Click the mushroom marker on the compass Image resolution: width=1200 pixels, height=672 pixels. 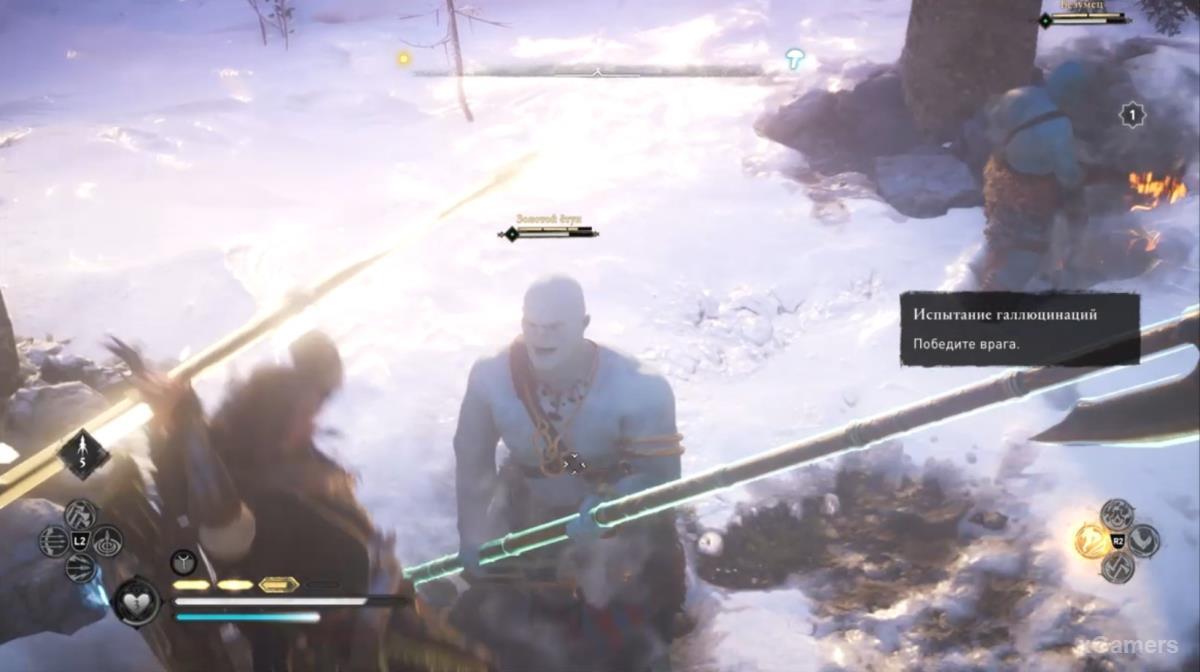pyautogui.click(x=796, y=59)
